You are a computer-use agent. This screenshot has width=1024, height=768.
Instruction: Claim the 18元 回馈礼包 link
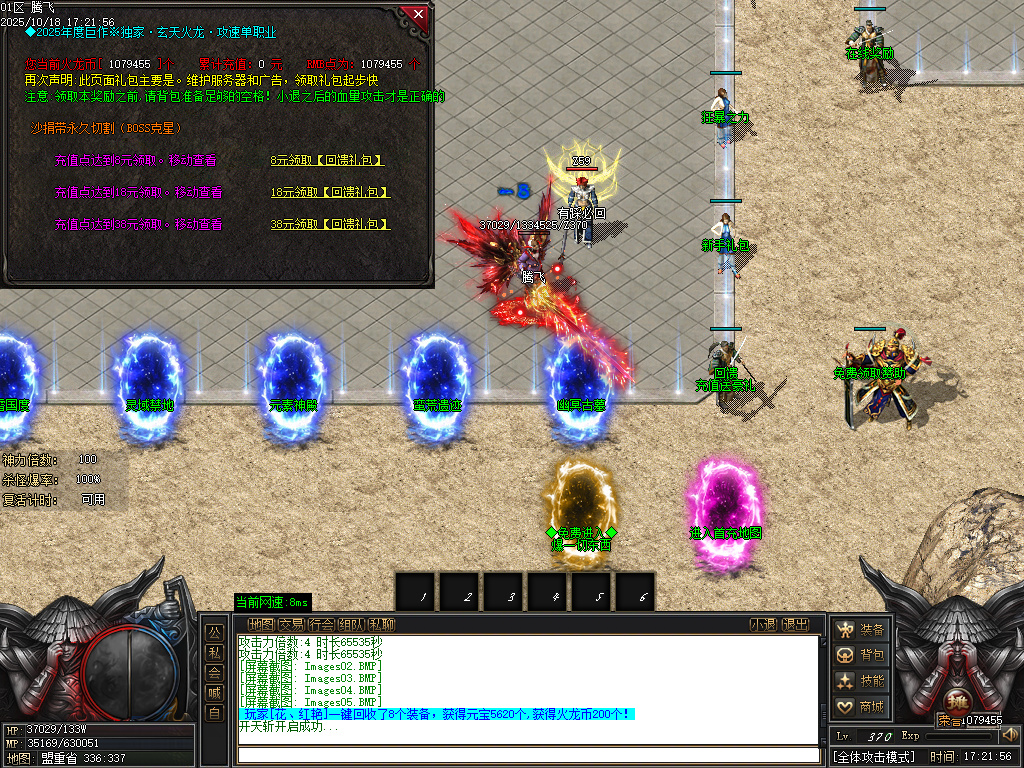point(330,192)
